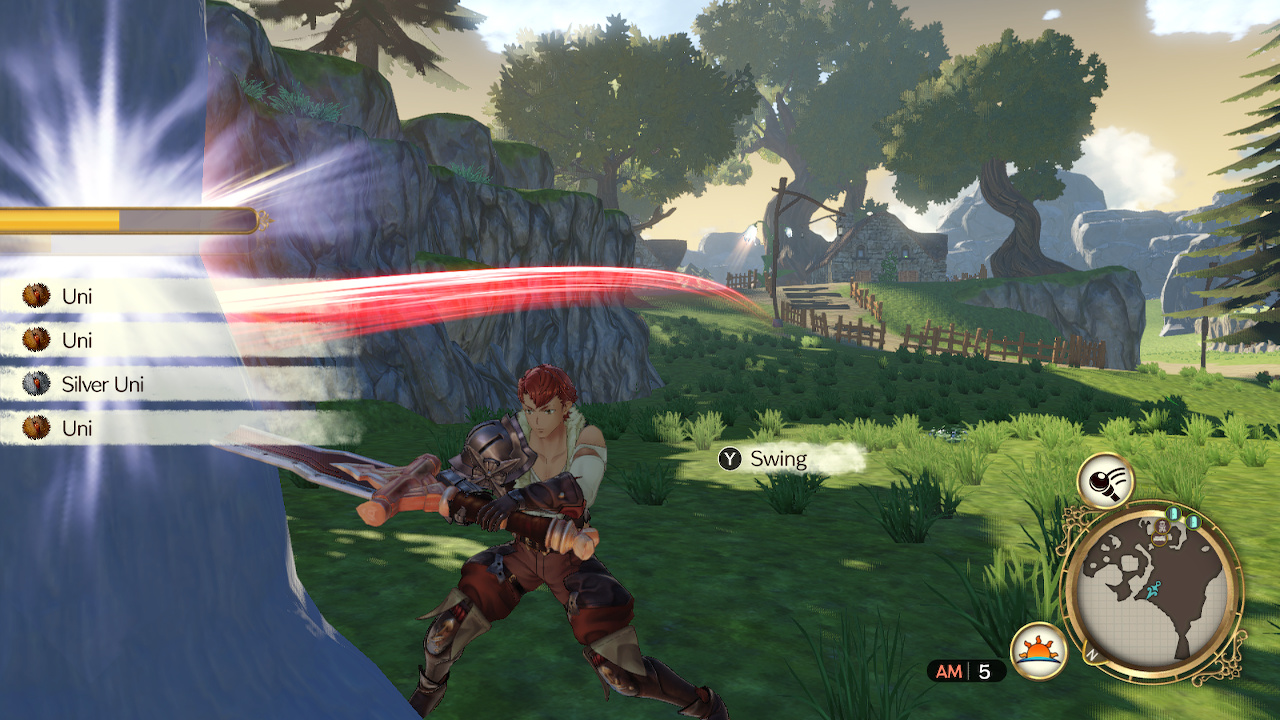Select the 'Silver Uni' text entry
Image resolution: width=1280 pixels, height=720 pixels.
[x=105, y=384]
